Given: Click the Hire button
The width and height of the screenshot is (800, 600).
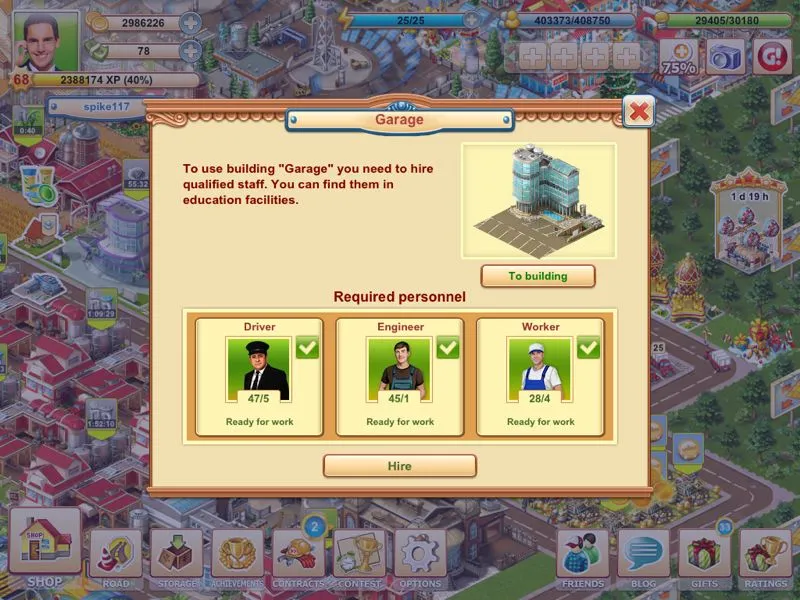Looking at the screenshot, I should point(399,466).
